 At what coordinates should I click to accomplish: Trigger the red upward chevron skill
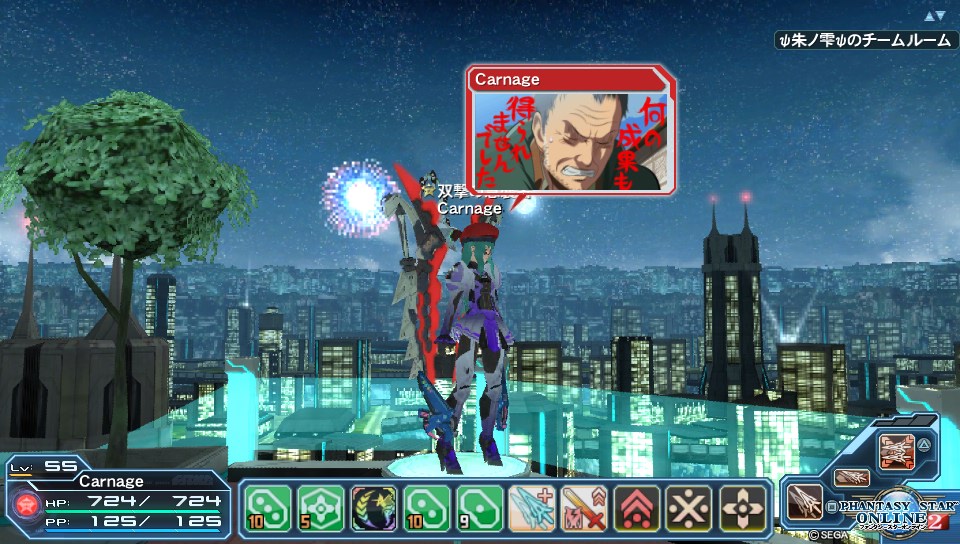(637, 509)
